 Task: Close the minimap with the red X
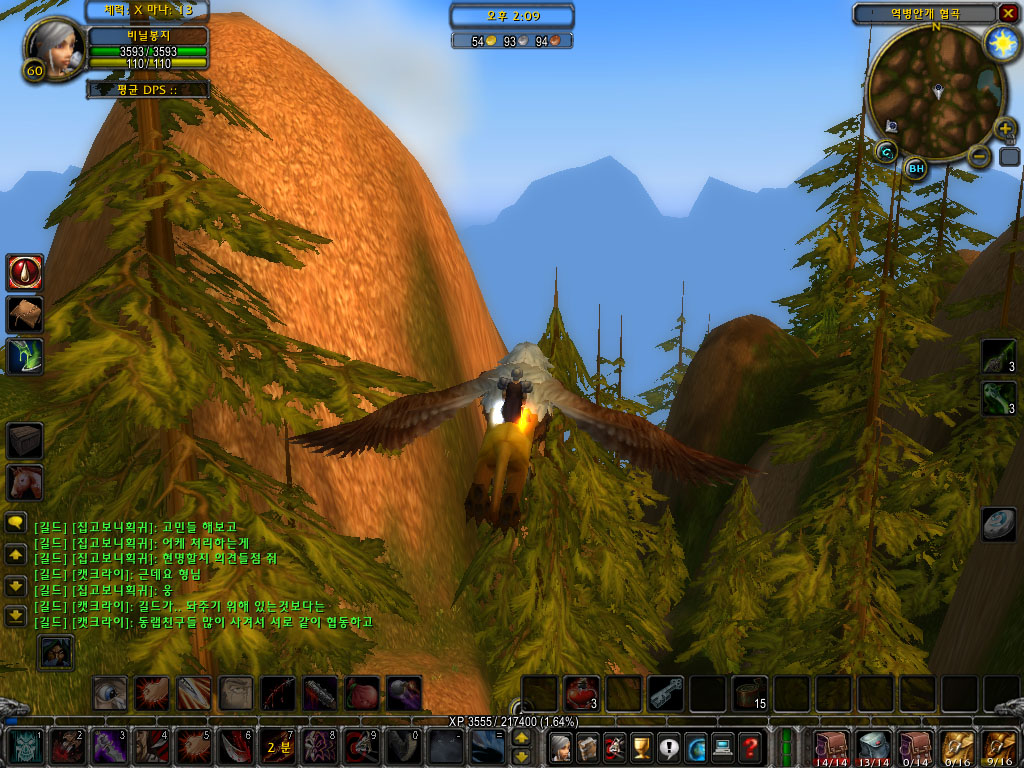(x=1007, y=13)
